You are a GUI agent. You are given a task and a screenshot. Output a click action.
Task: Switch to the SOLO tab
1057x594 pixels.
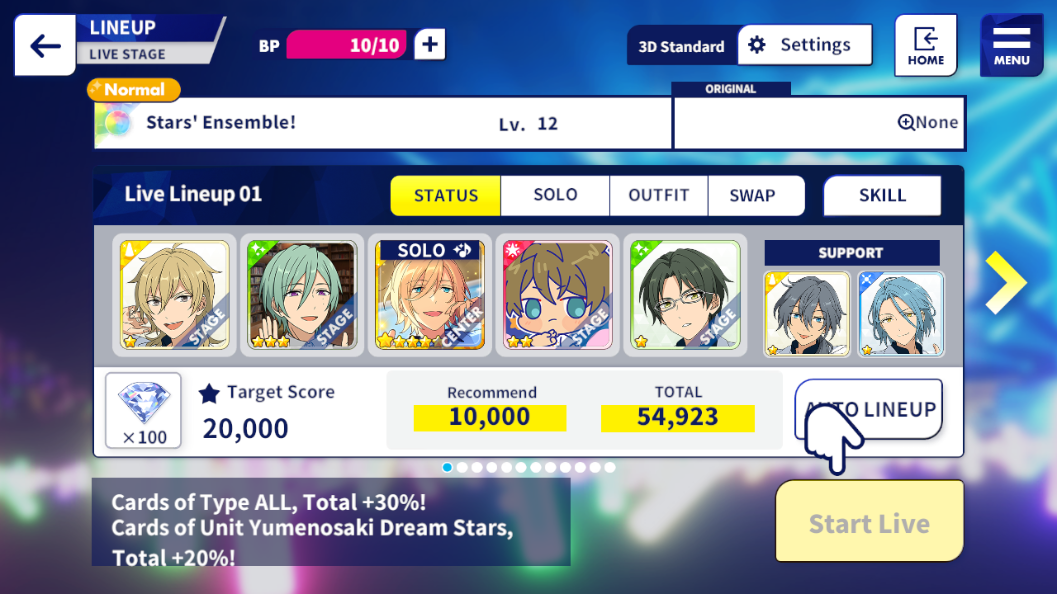(555, 196)
